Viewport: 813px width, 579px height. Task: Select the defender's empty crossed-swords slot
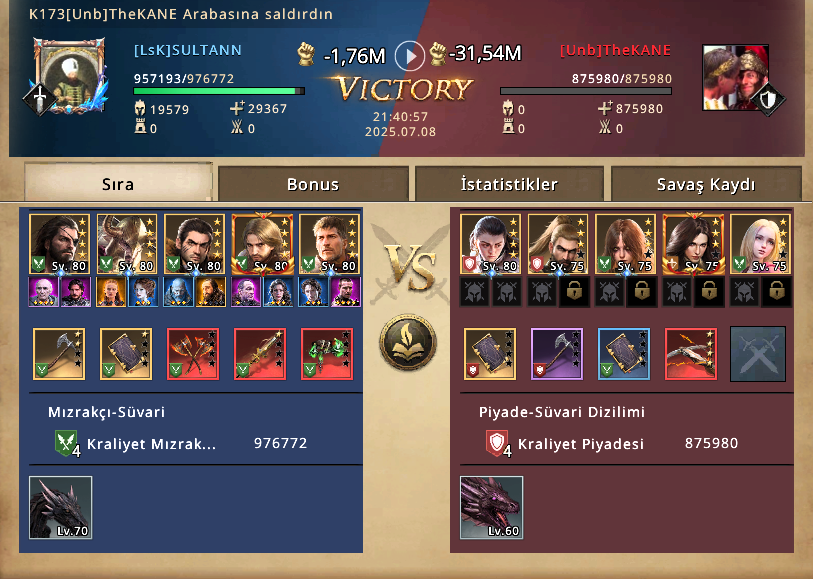pos(757,354)
